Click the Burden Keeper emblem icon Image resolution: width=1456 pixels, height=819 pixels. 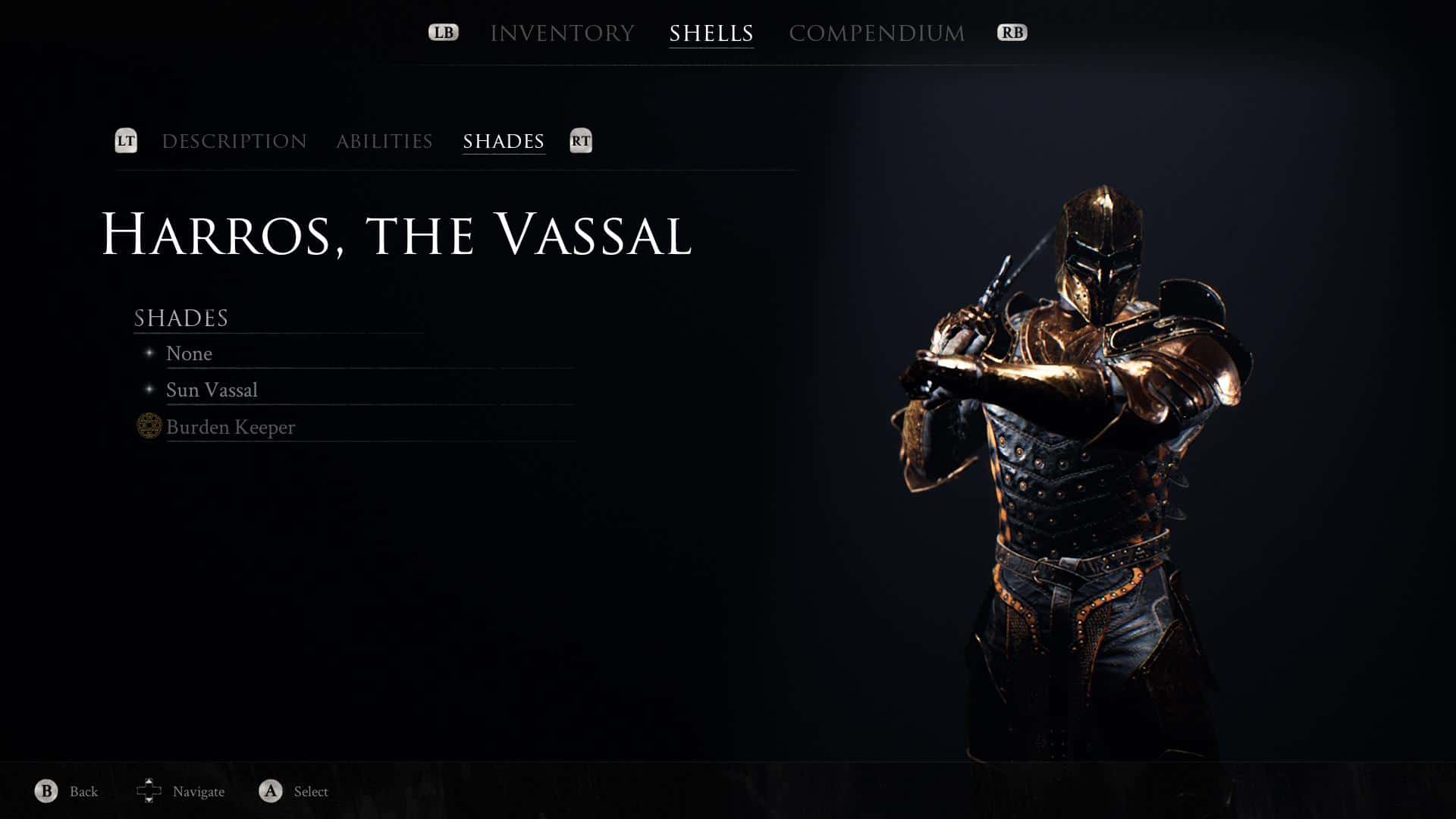coord(149,427)
